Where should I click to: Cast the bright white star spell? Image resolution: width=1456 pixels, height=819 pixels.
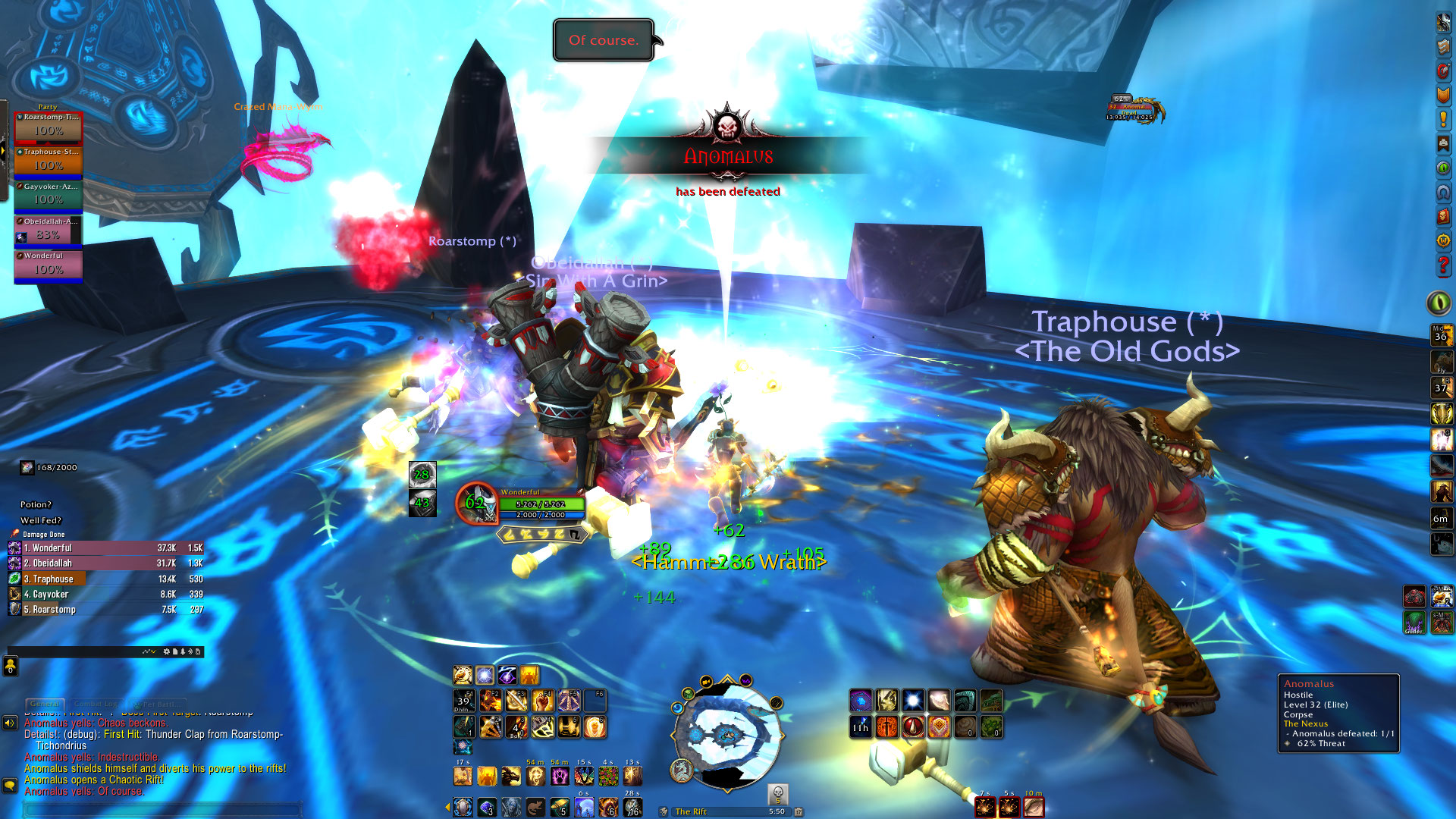[913, 700]
